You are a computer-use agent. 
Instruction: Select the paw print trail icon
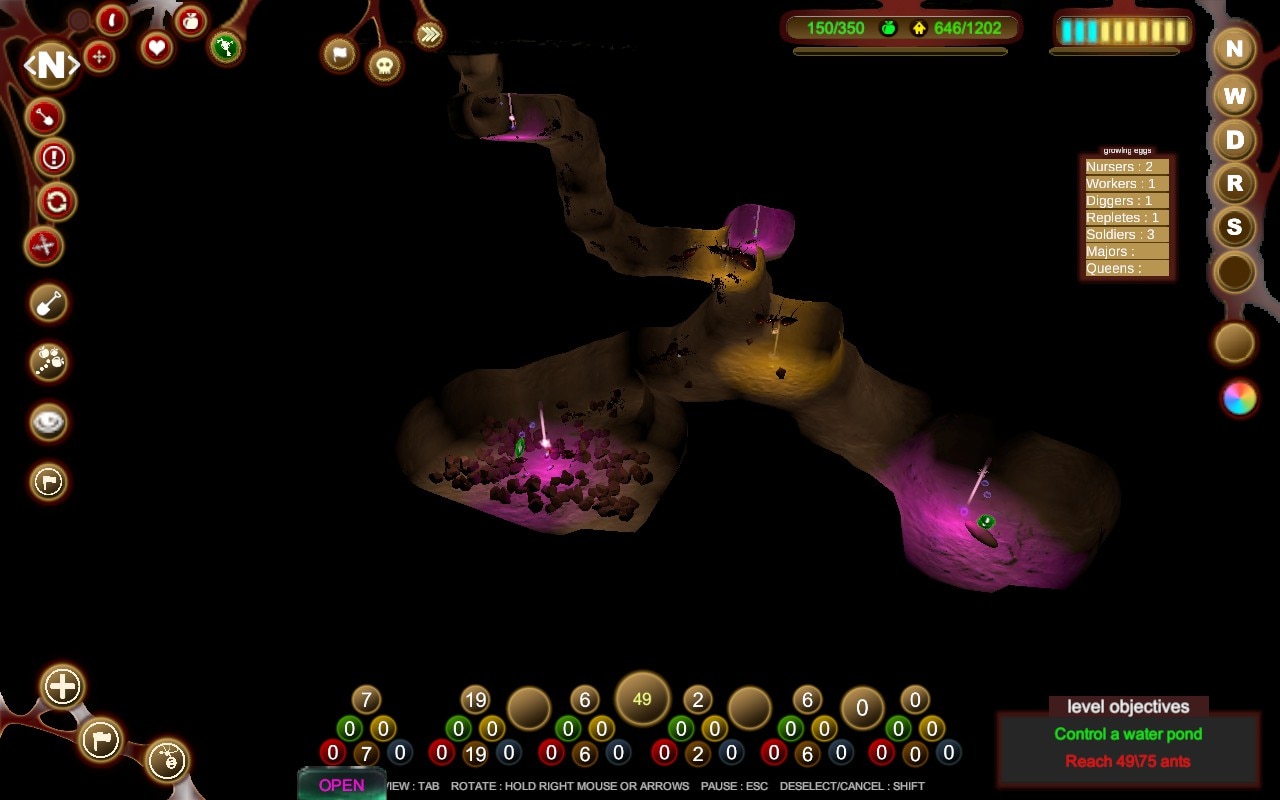coord(49,362)
